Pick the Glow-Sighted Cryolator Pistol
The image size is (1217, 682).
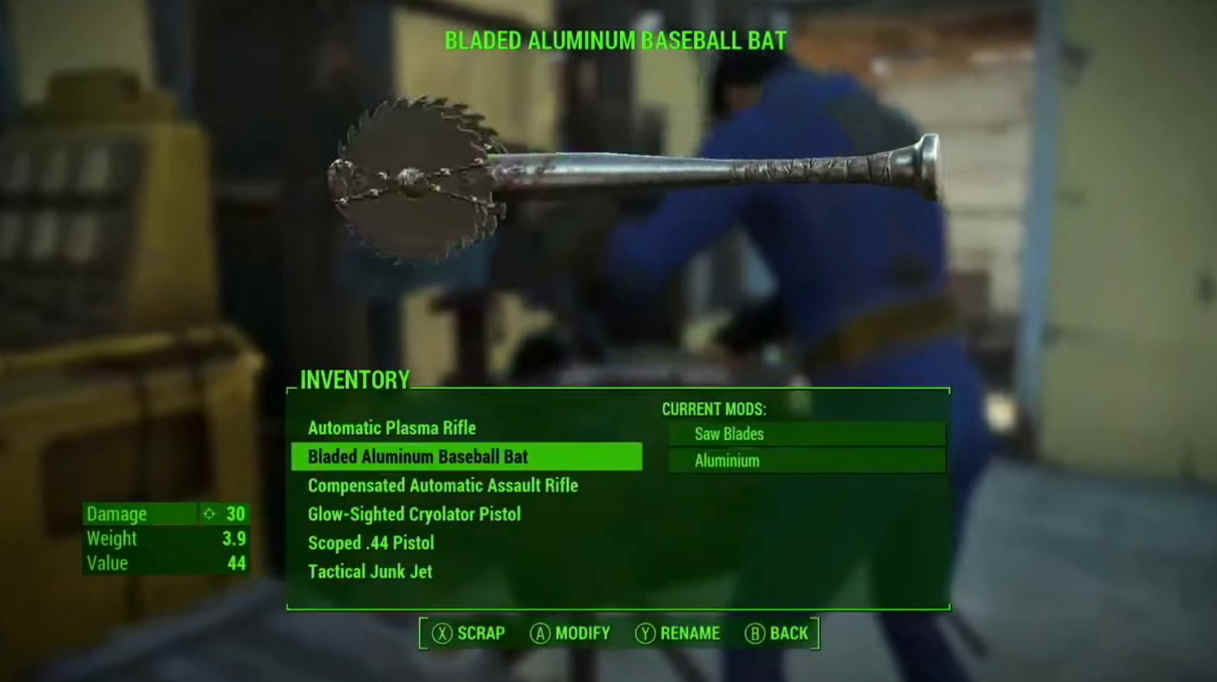tap(414, 514)
